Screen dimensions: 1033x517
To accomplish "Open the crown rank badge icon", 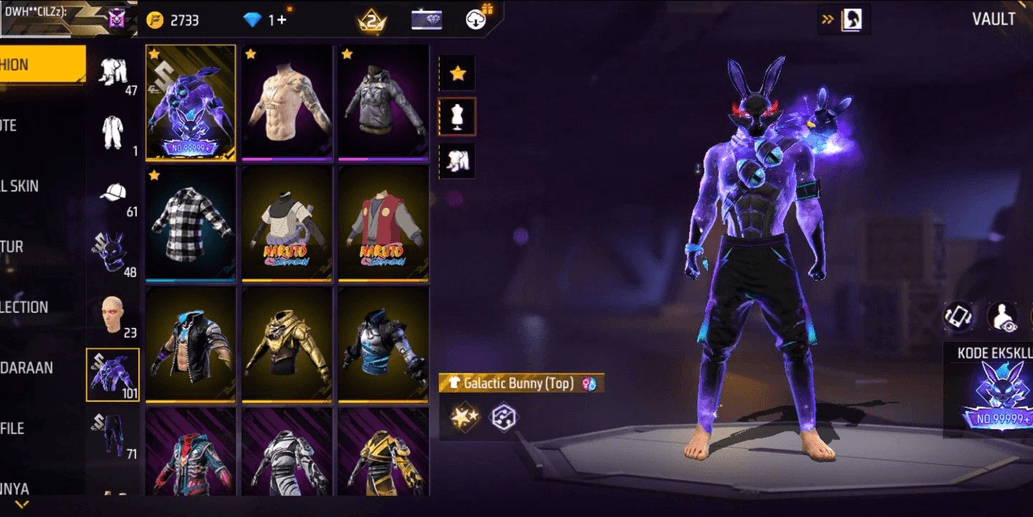I will tap(372, 19).
